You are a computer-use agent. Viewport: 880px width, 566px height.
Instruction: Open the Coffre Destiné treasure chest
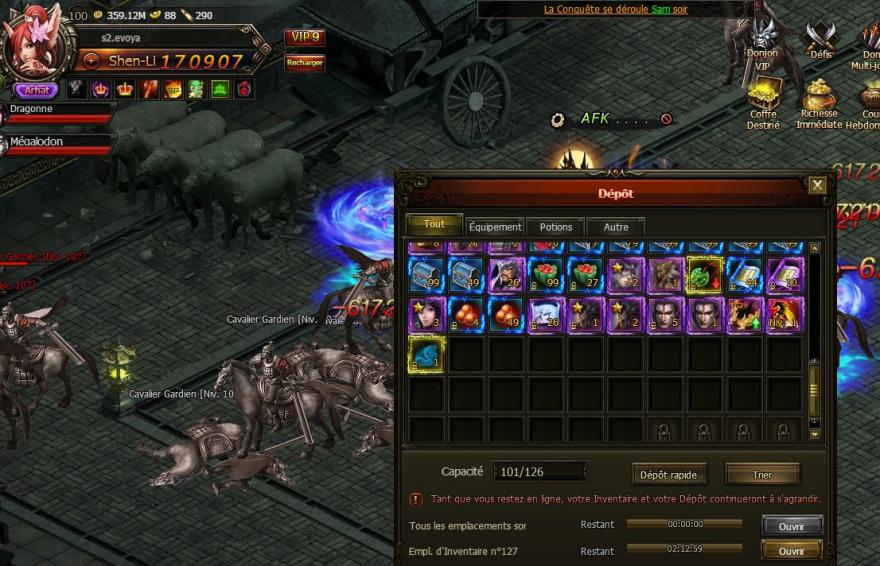point(764,100)
